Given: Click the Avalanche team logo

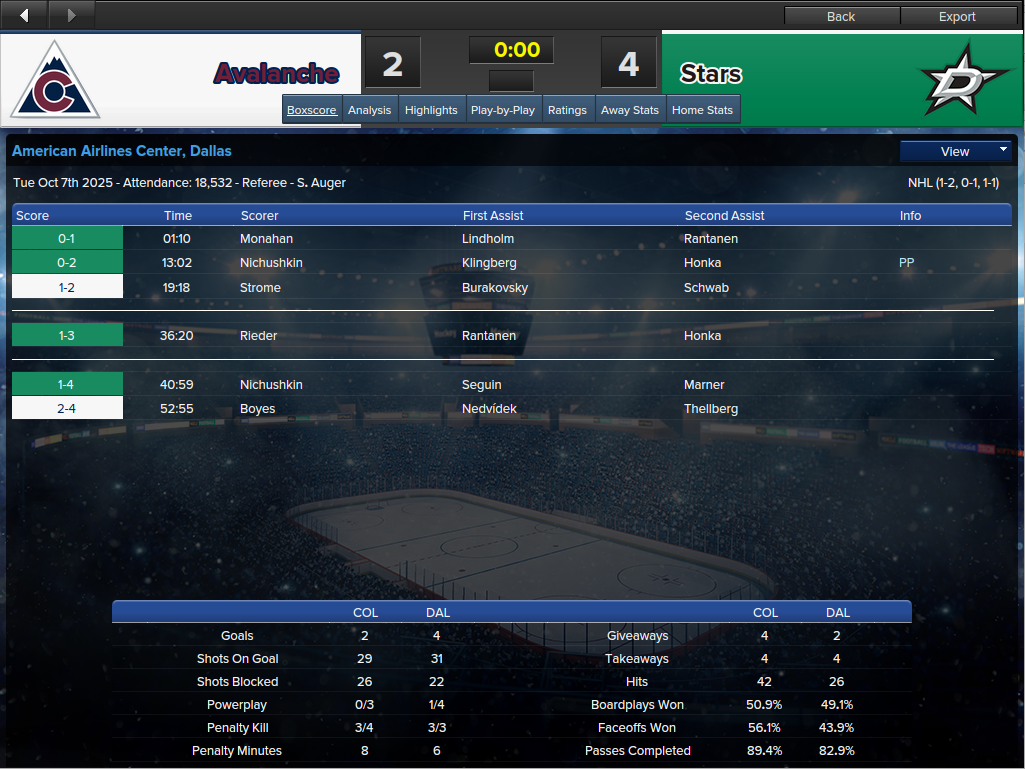Looking at the screenshot, I should click(55, 81).
